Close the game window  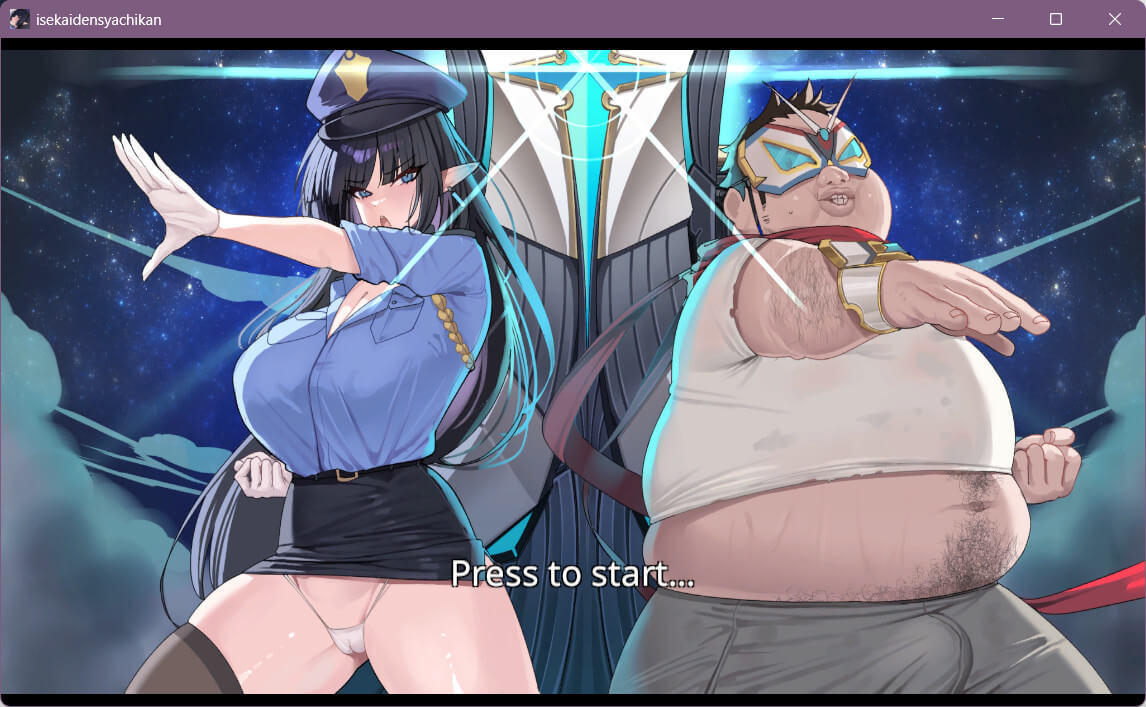(x=1115, y=19)
